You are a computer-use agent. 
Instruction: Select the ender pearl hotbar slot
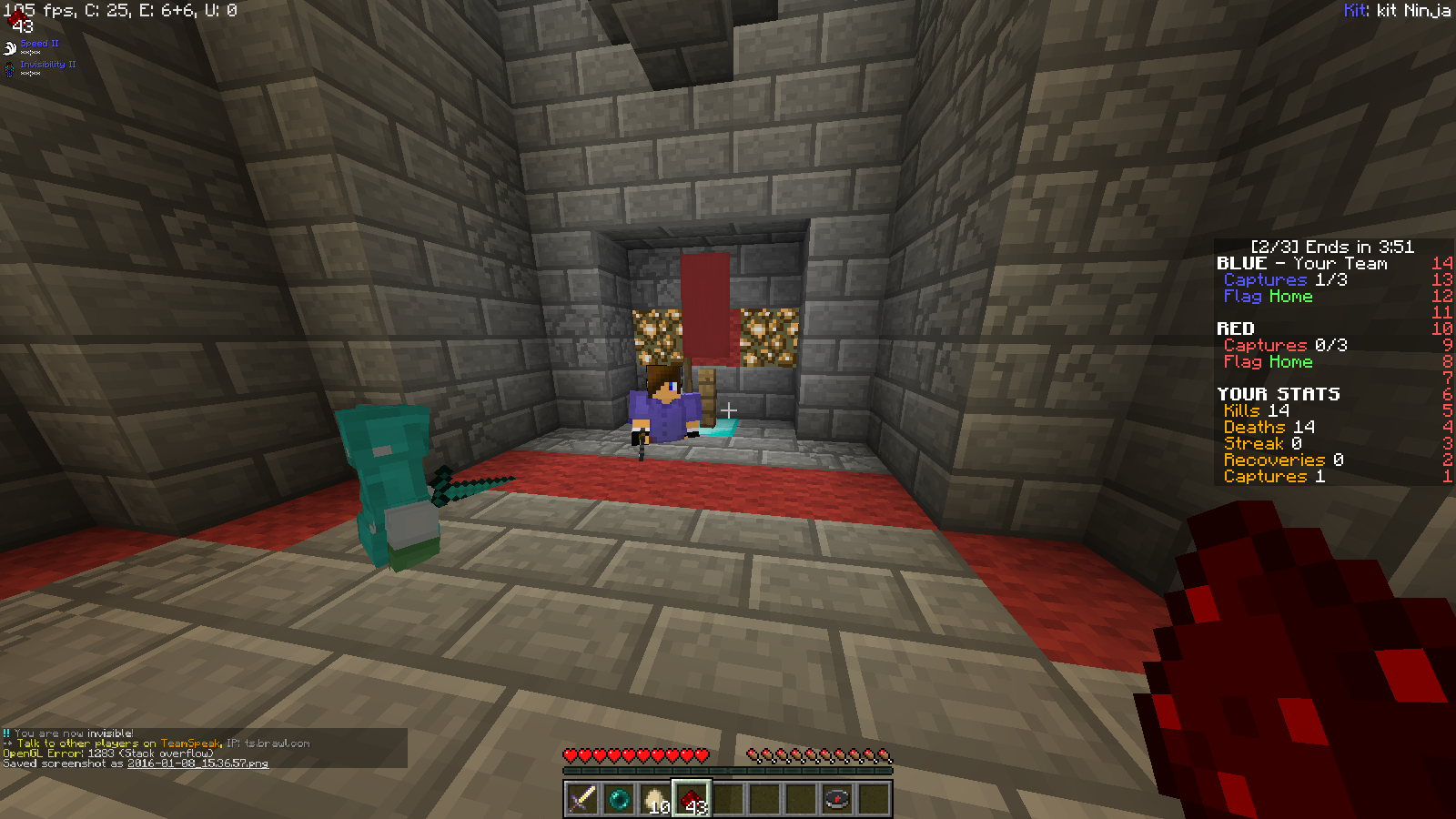tap(619, 800)
